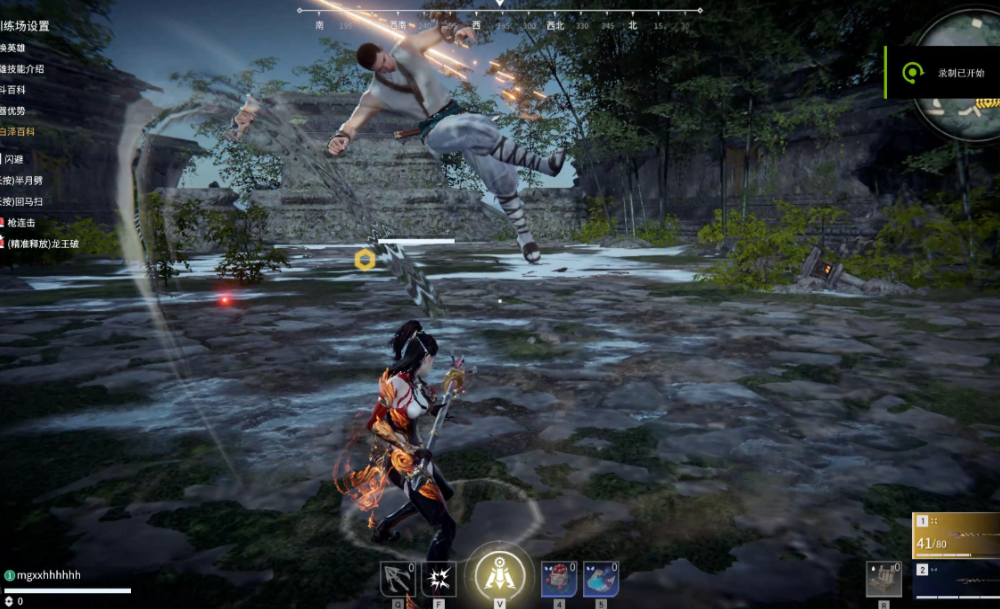Select the 白泽百科 highlighted menu entry

coord(17,131)
